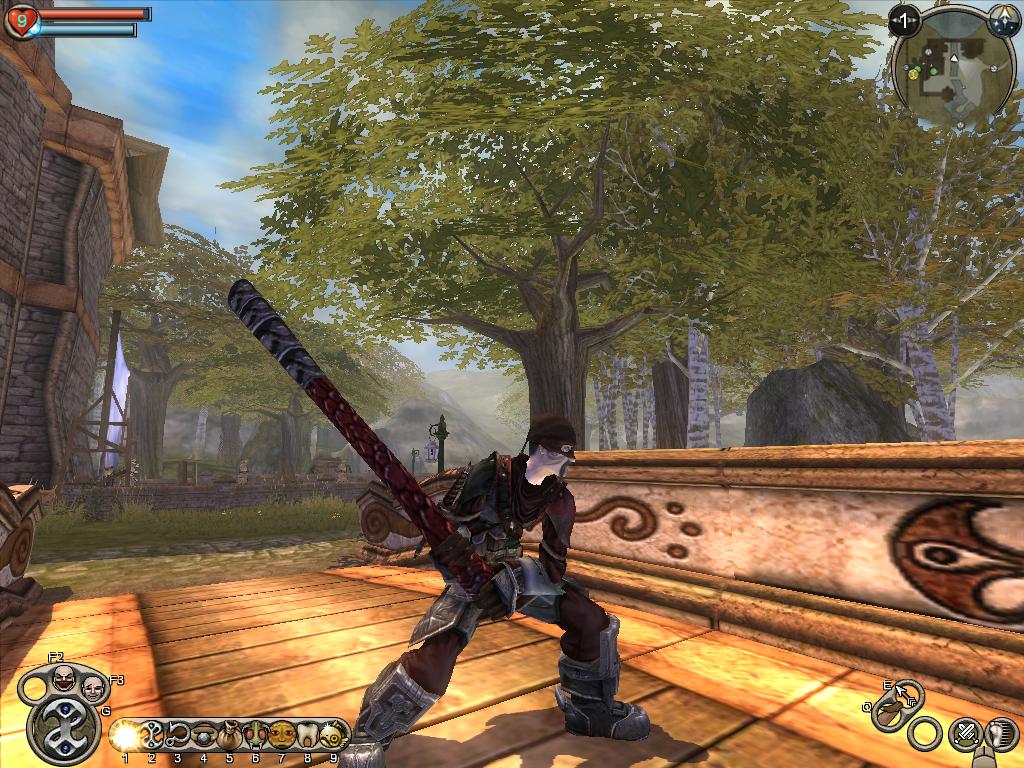Use the white tooth hotbar item
Viewport: 1024px width, 768px height.
click(308, 736)
